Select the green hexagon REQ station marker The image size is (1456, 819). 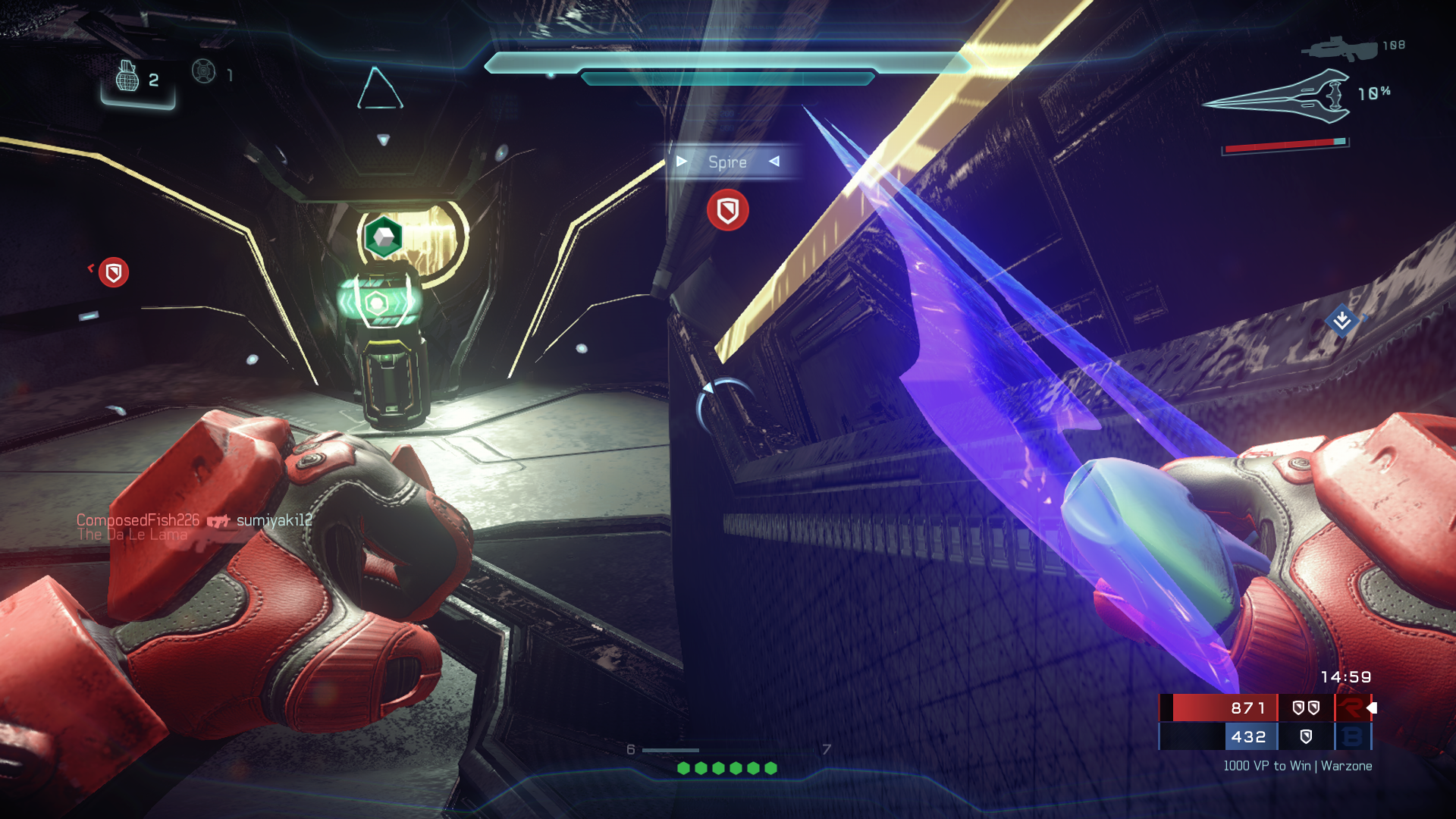[x=383, y=237]
